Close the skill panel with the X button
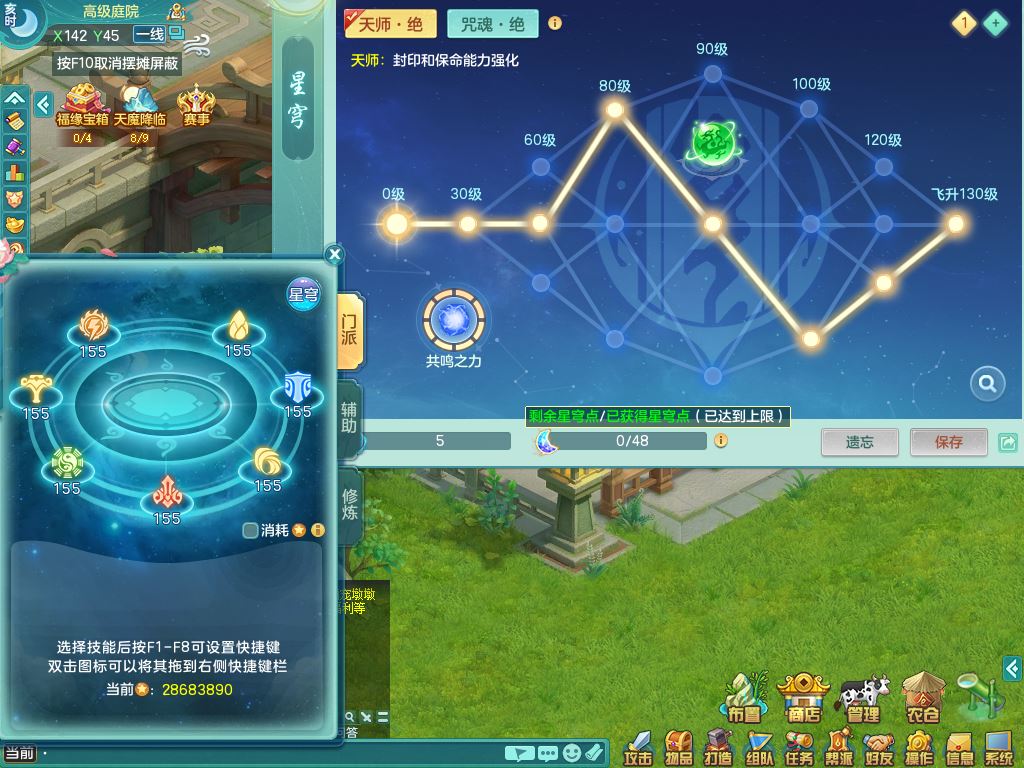Viewport: 1024px width, 768px height. (x=335, y=255)
